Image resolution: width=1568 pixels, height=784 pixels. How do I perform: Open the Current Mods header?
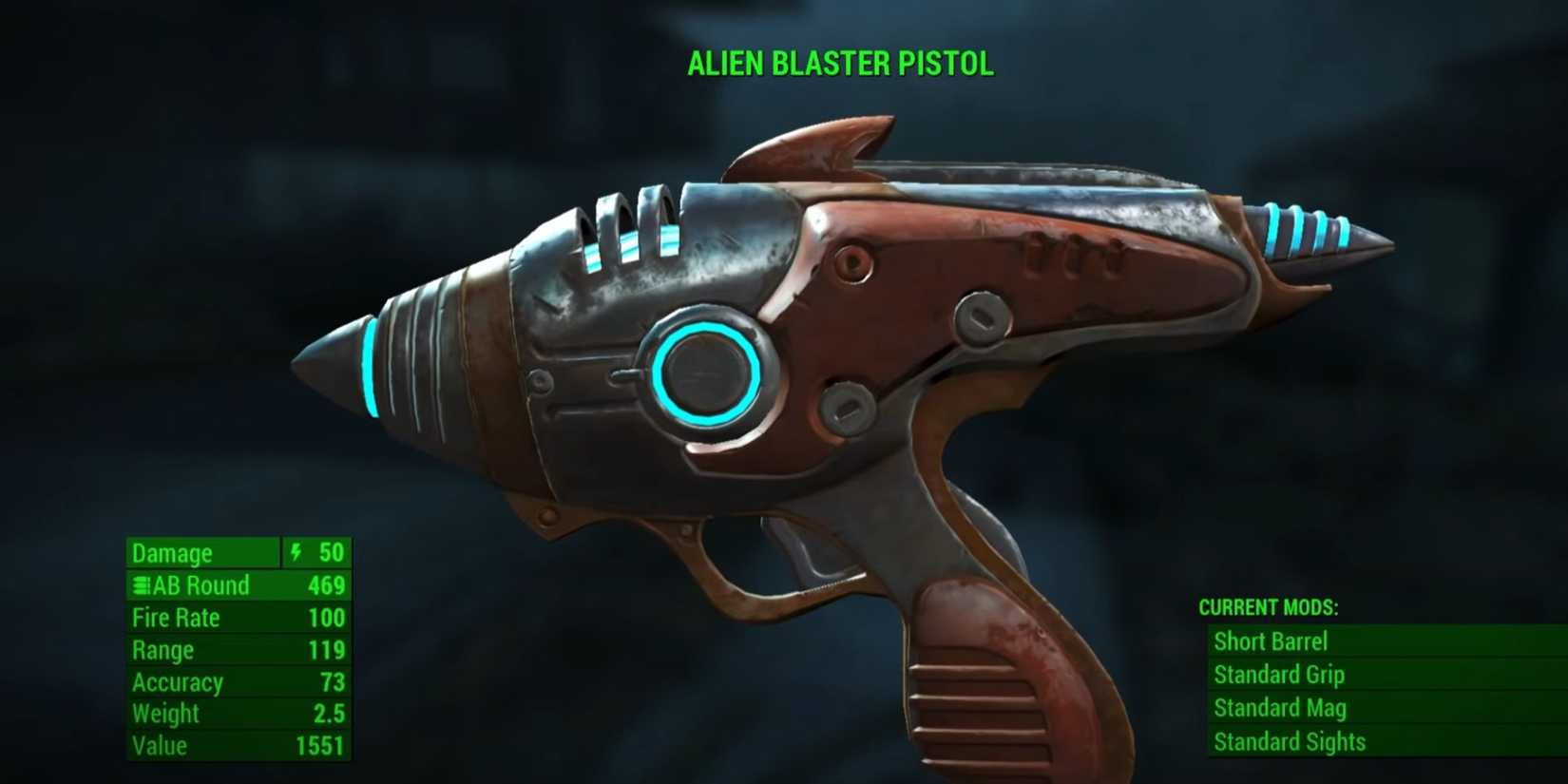(x=1267, y=609)
